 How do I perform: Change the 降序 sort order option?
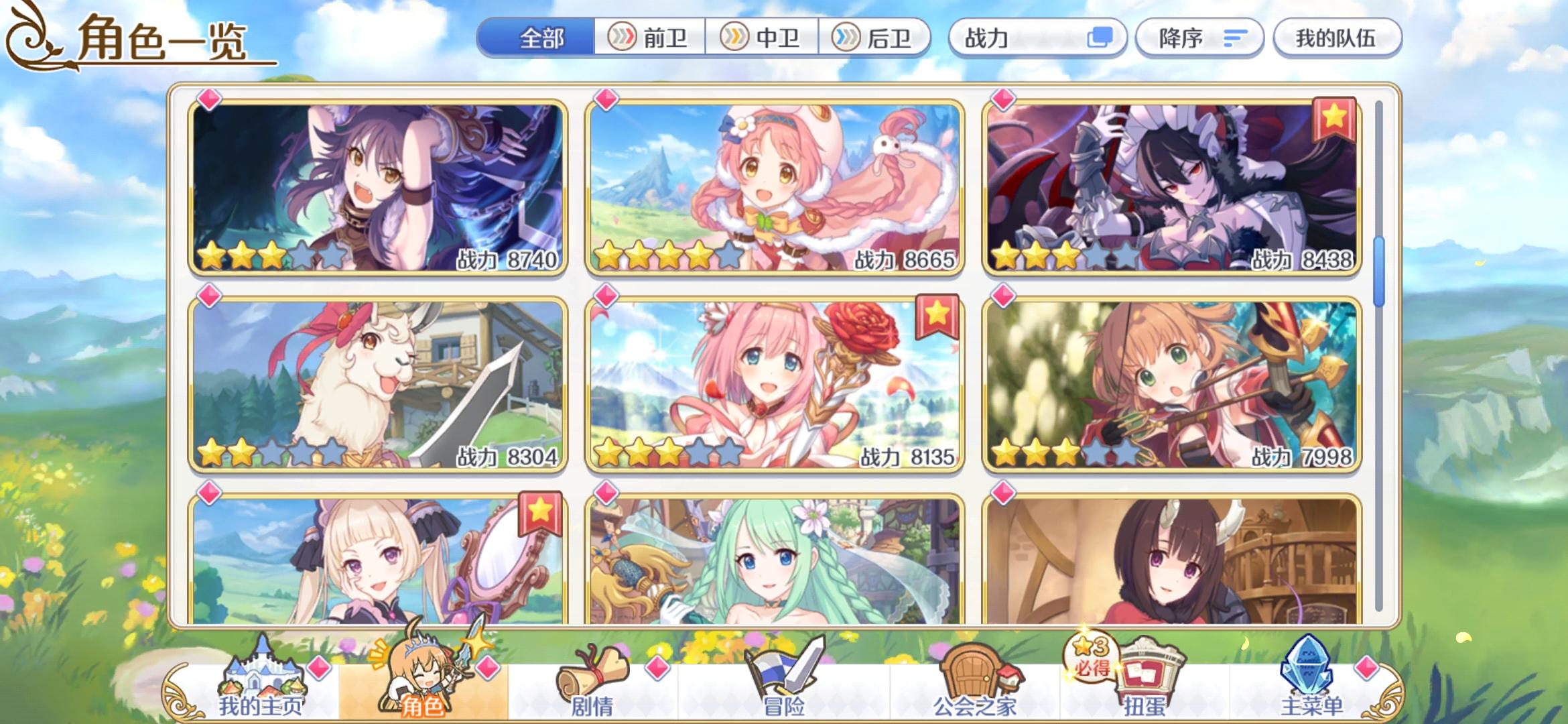[x=1199, y=38]
